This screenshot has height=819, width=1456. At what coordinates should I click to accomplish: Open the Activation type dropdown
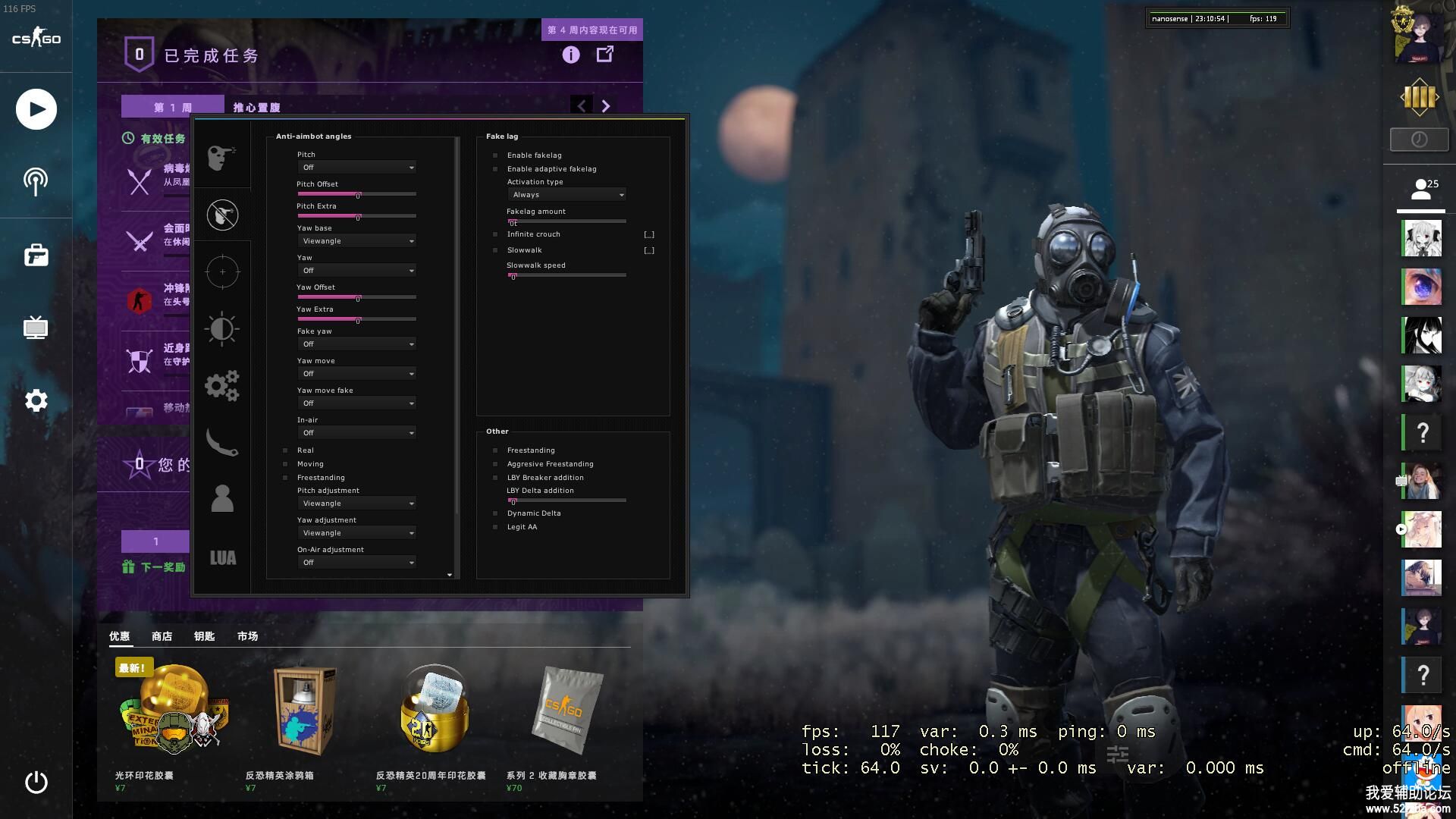(566, 195)
